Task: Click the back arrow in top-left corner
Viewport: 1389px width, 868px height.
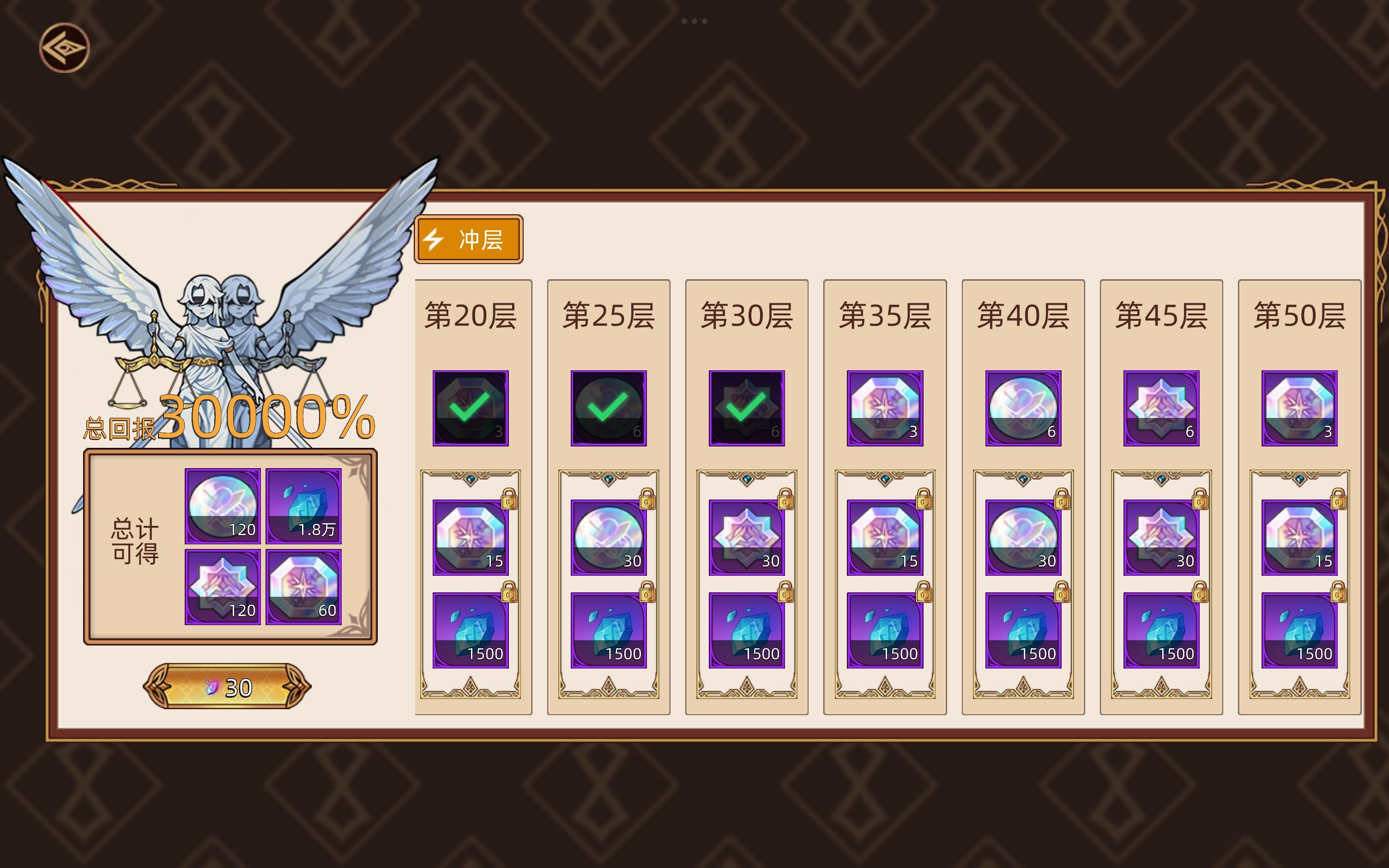Action: 65,48
